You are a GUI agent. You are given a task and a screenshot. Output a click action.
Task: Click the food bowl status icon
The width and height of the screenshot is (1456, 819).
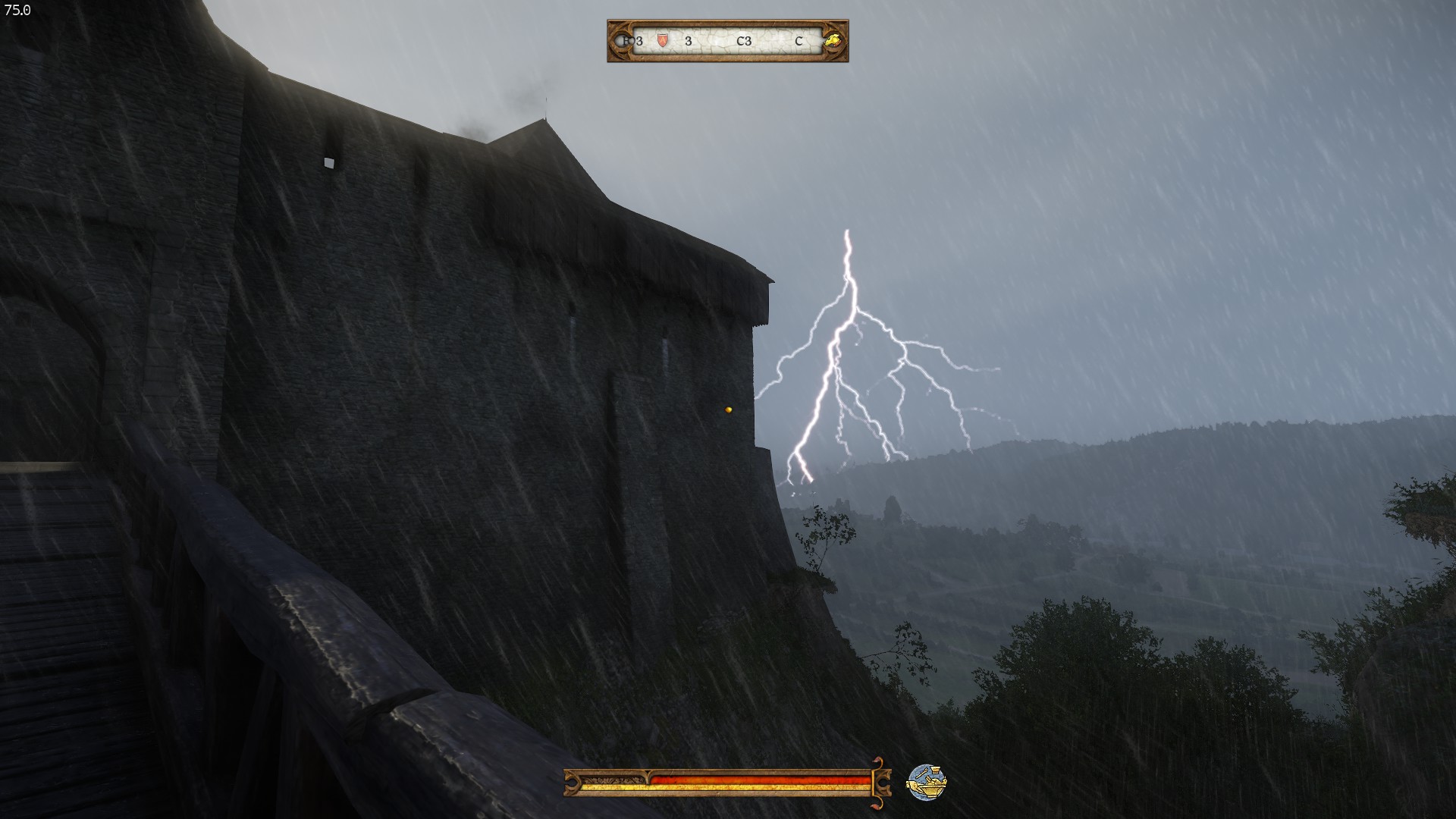[x=927, y=783]
